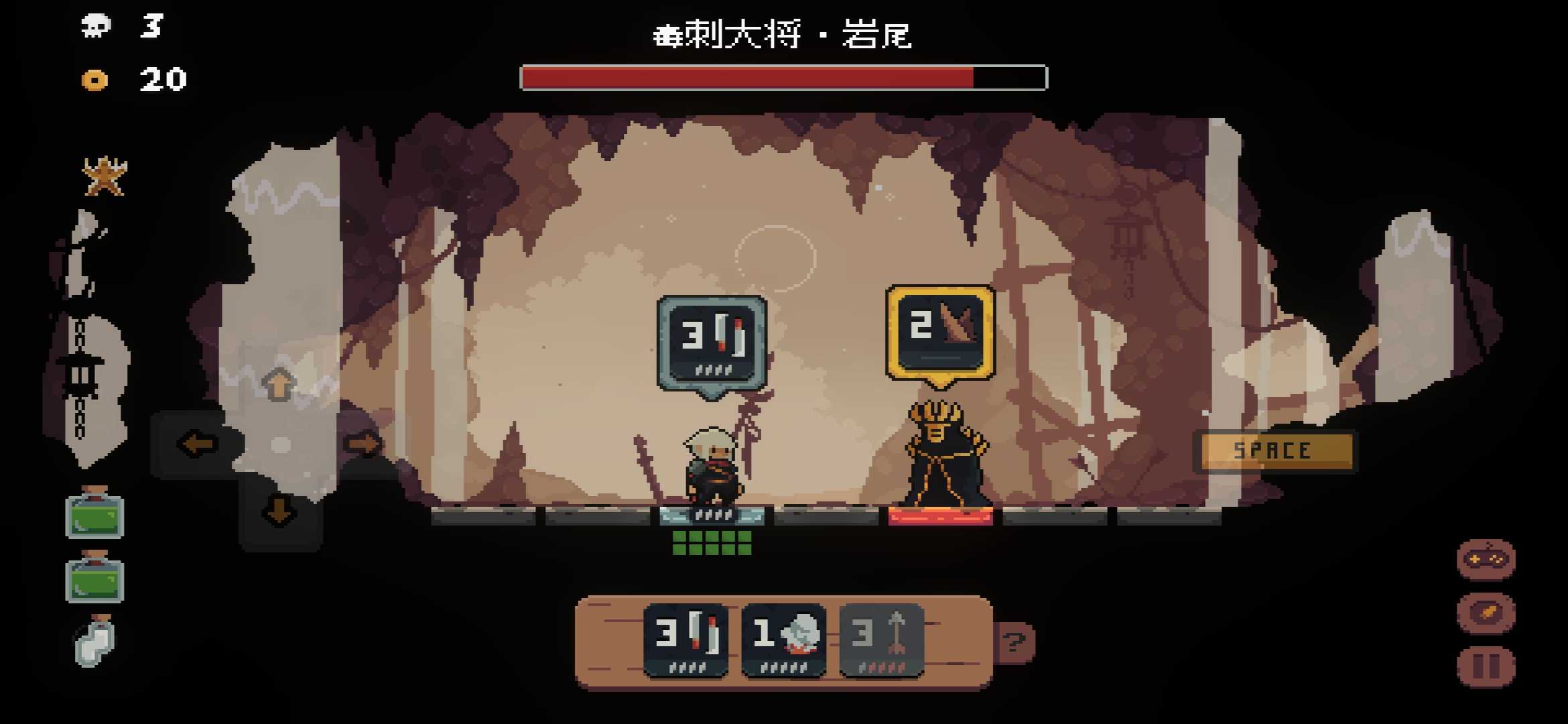Tap the down arrow on the D-pad
Image resolution: width=1568 pixels, height=724 pixels.
click(279, 511)
